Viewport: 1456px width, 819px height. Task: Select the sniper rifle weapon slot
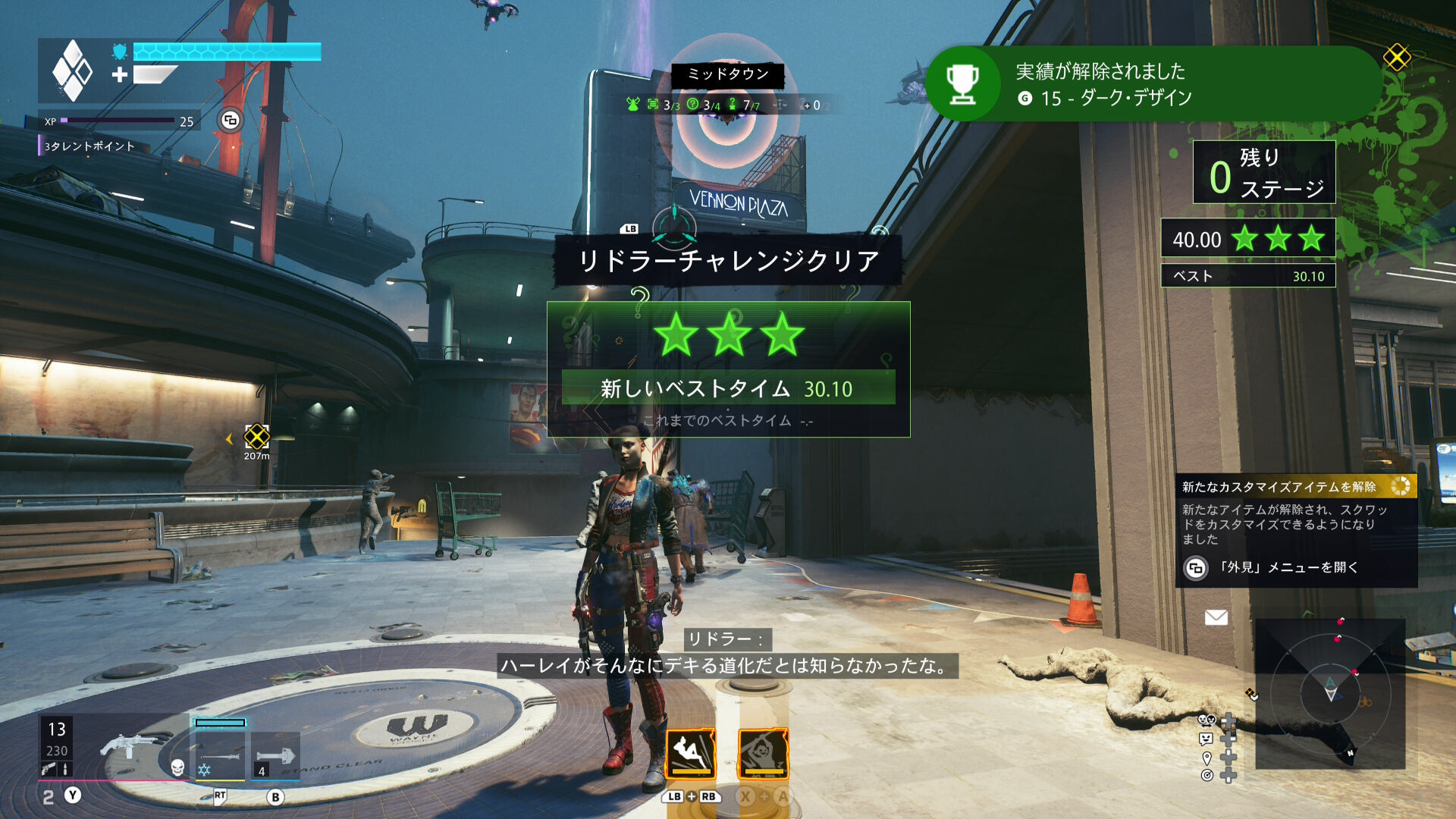pyautogui.click(x=221, y=756)
